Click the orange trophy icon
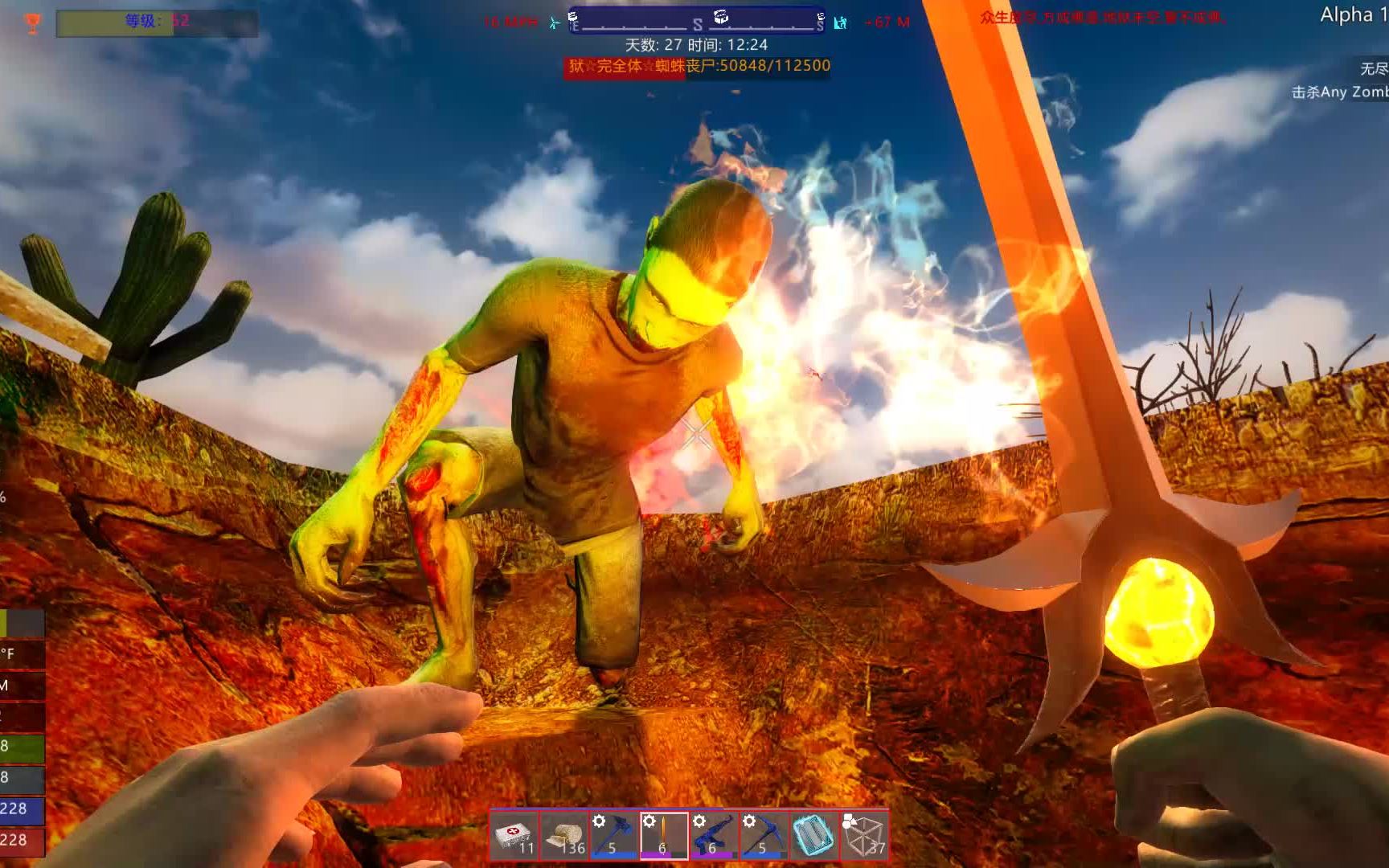Image resolution: width=1389 pixels, height=868 pixels. [x=33, y=23]
